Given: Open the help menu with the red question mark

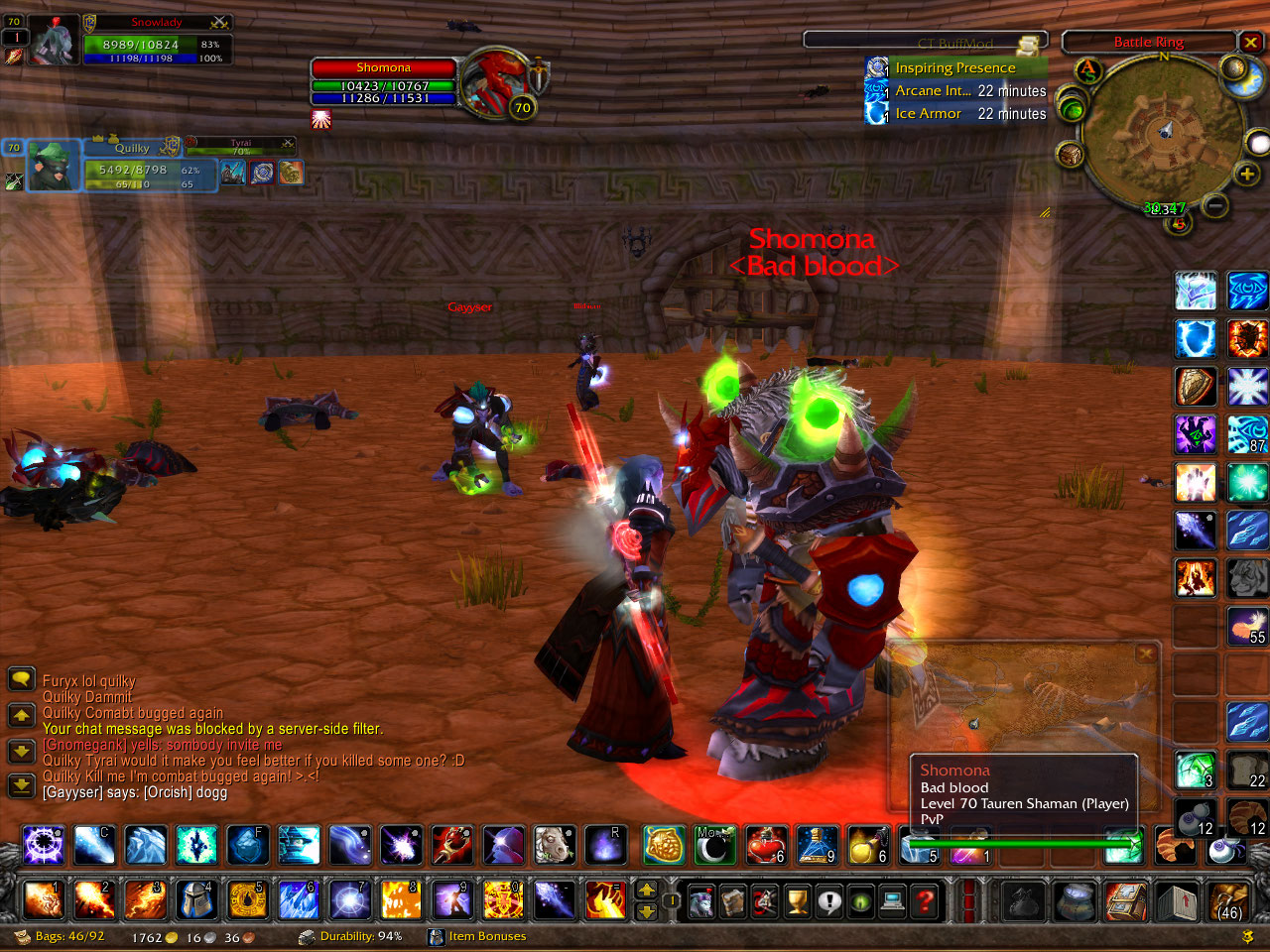Looking at the screenshot, I should pos(925,901).
